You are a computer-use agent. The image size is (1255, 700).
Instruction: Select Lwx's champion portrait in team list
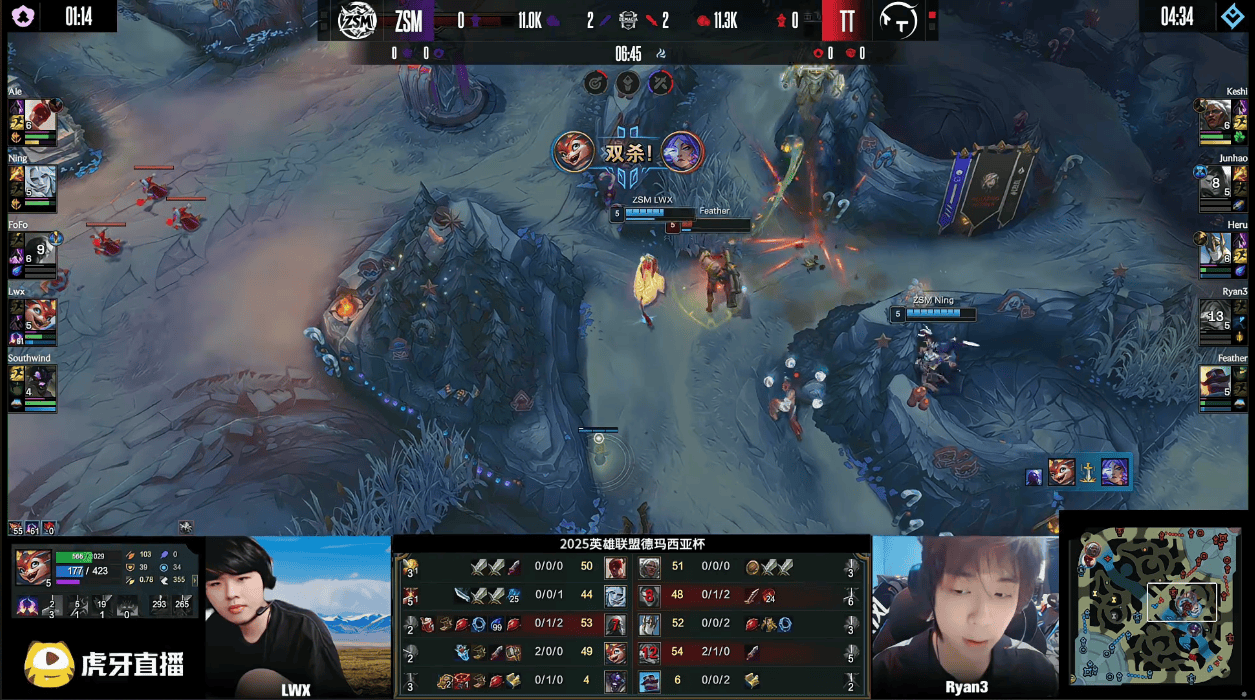pos(41,316)
